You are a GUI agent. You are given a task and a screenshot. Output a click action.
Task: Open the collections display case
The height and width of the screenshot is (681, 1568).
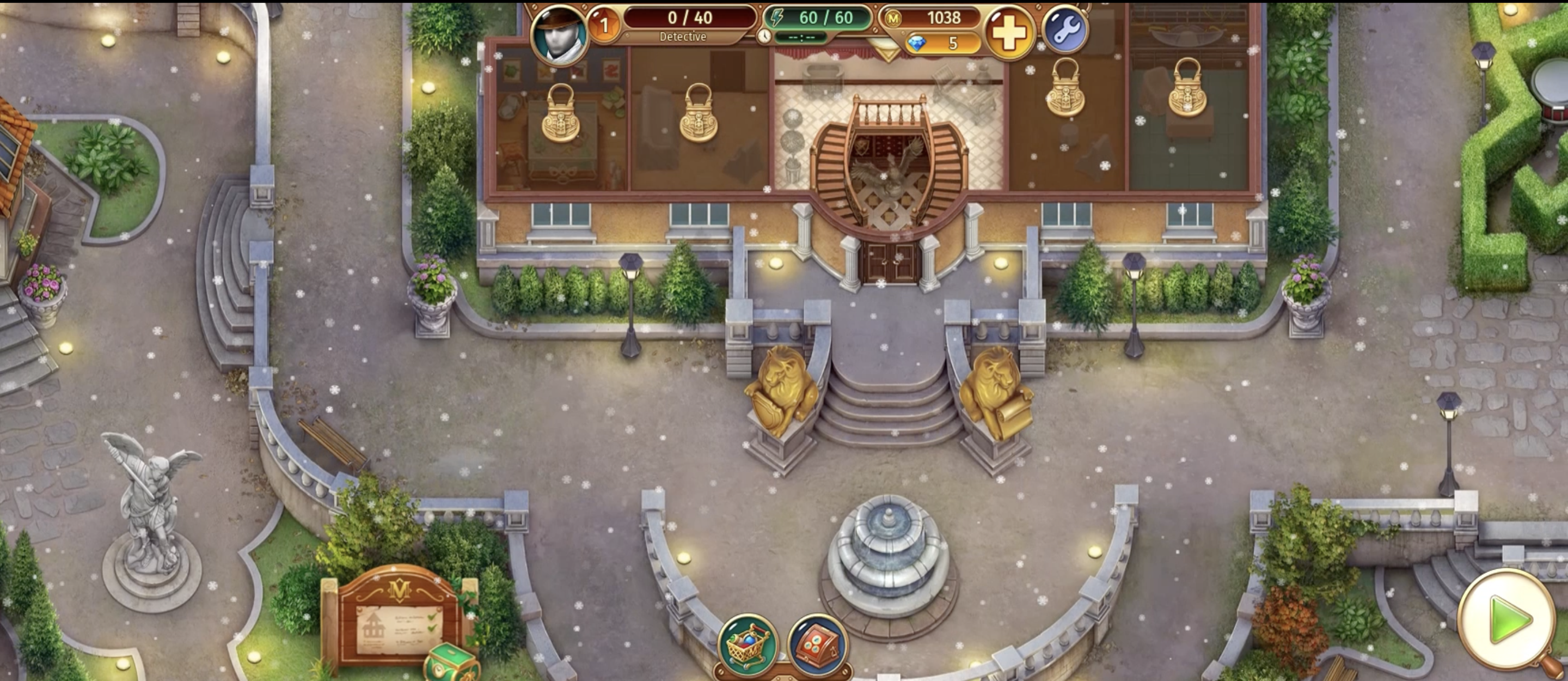click(817, 644)
